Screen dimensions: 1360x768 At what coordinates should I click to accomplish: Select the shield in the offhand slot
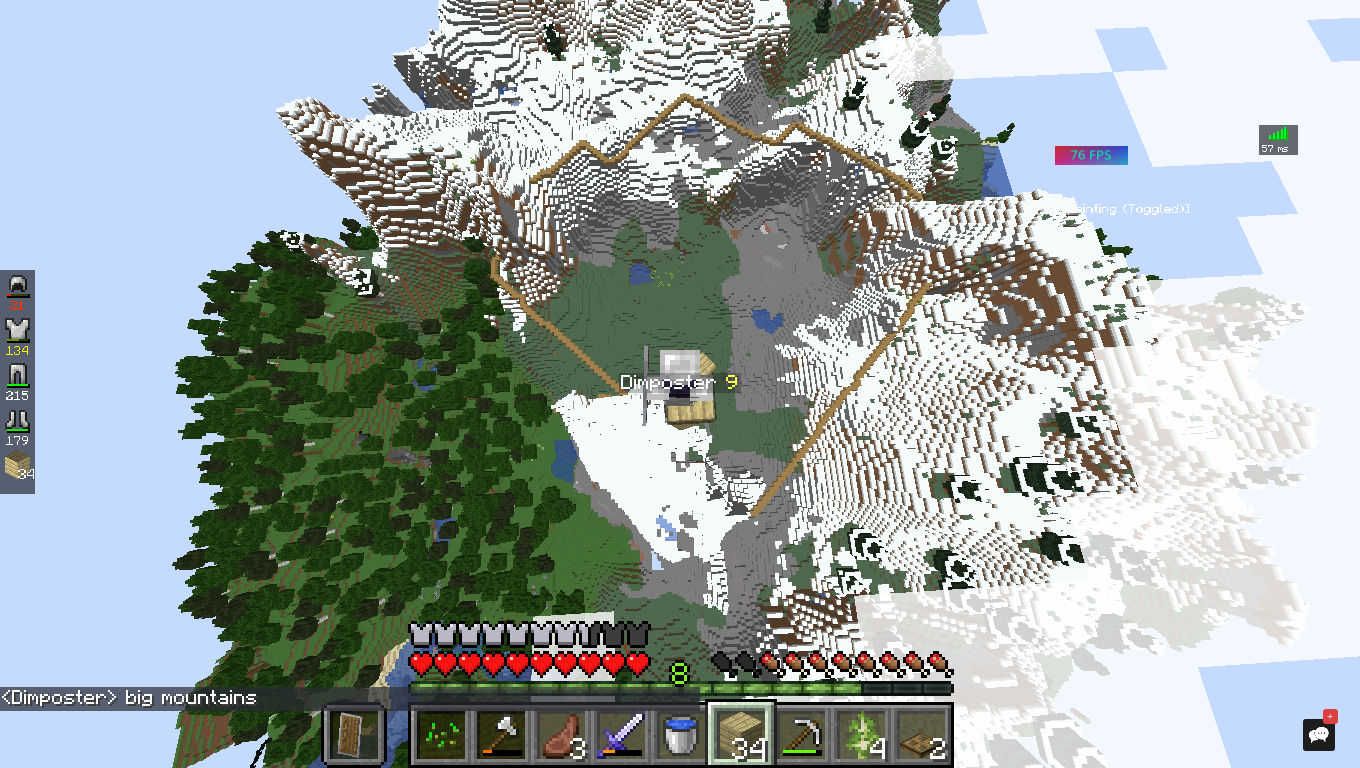354,735
